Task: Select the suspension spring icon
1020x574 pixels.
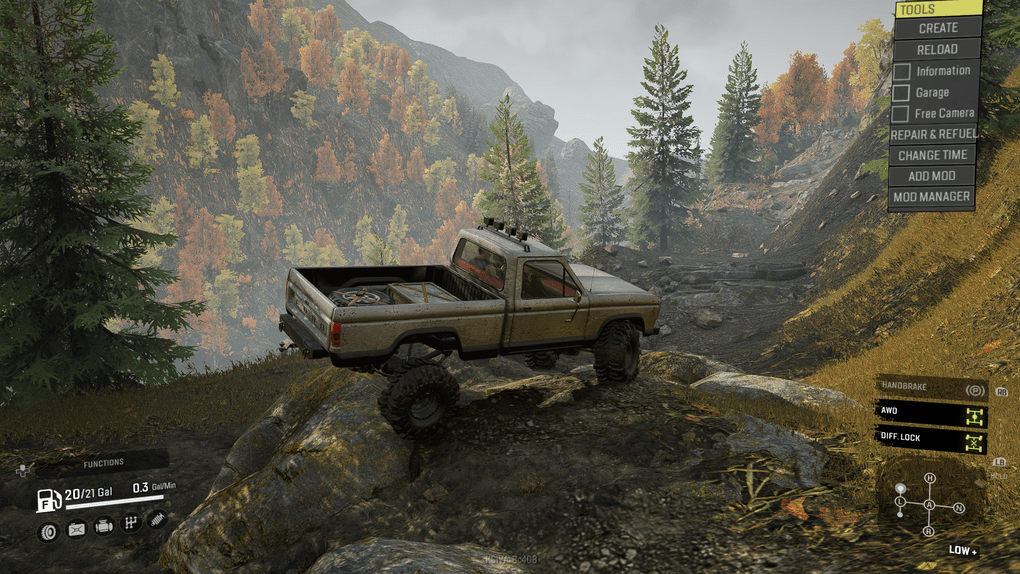Action: pos(157,519)
